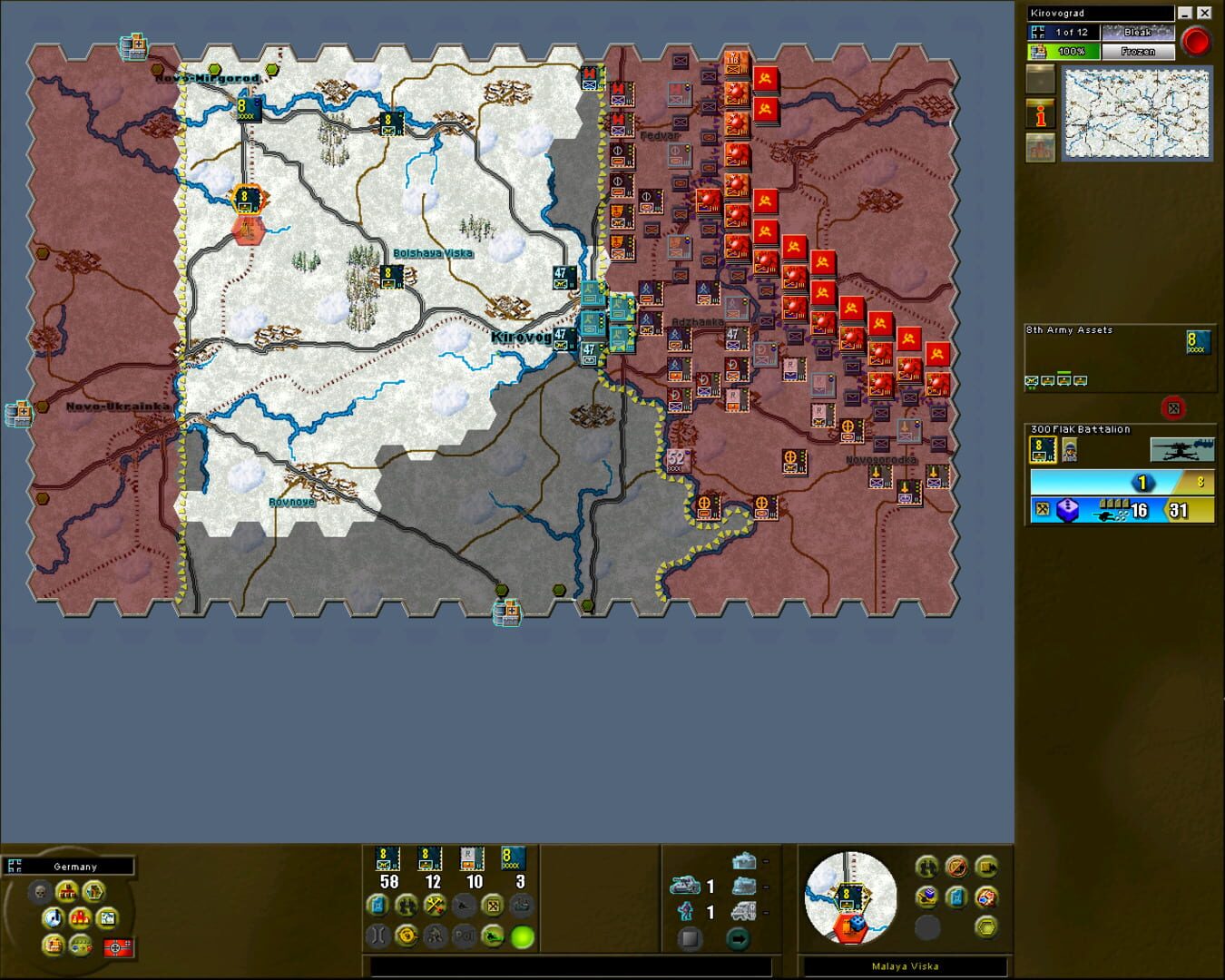Select the yellow hexagon icon near the hex display
Viewport: 1225px width, 980px height.
pos(985,928)
